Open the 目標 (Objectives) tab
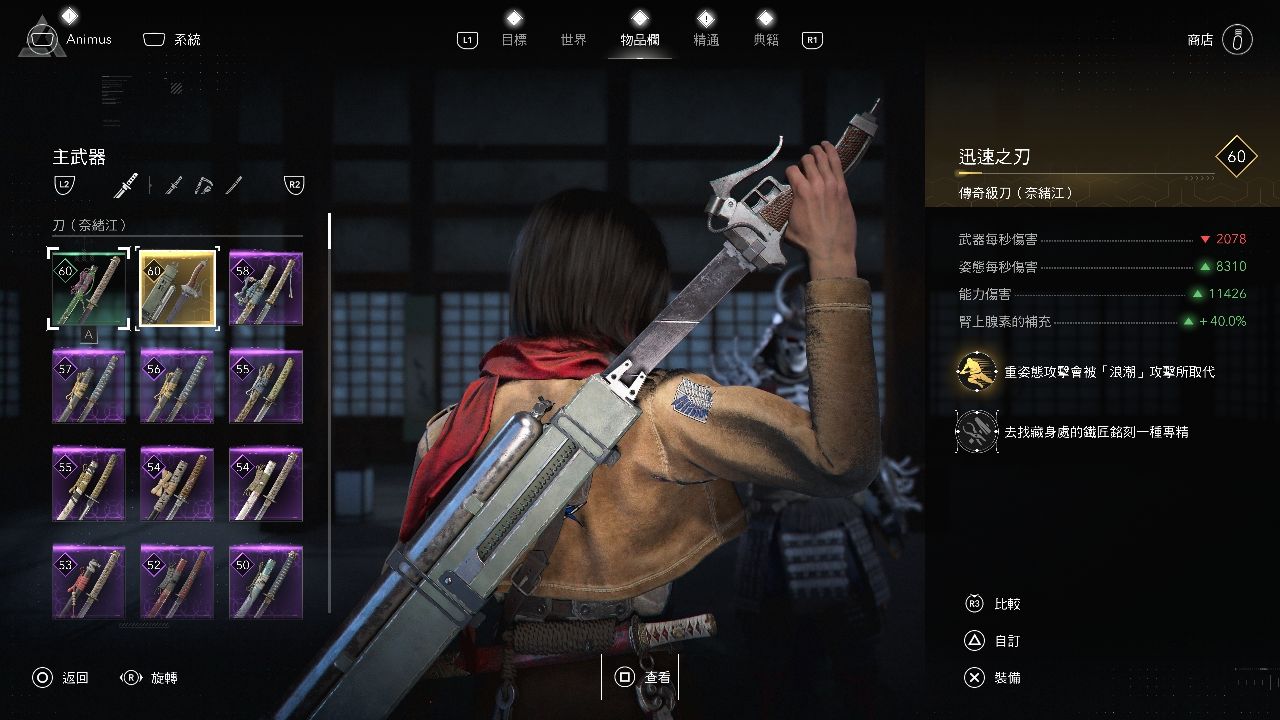The height and width of the screenshot is (720, 1280). (x=514, y=40)
